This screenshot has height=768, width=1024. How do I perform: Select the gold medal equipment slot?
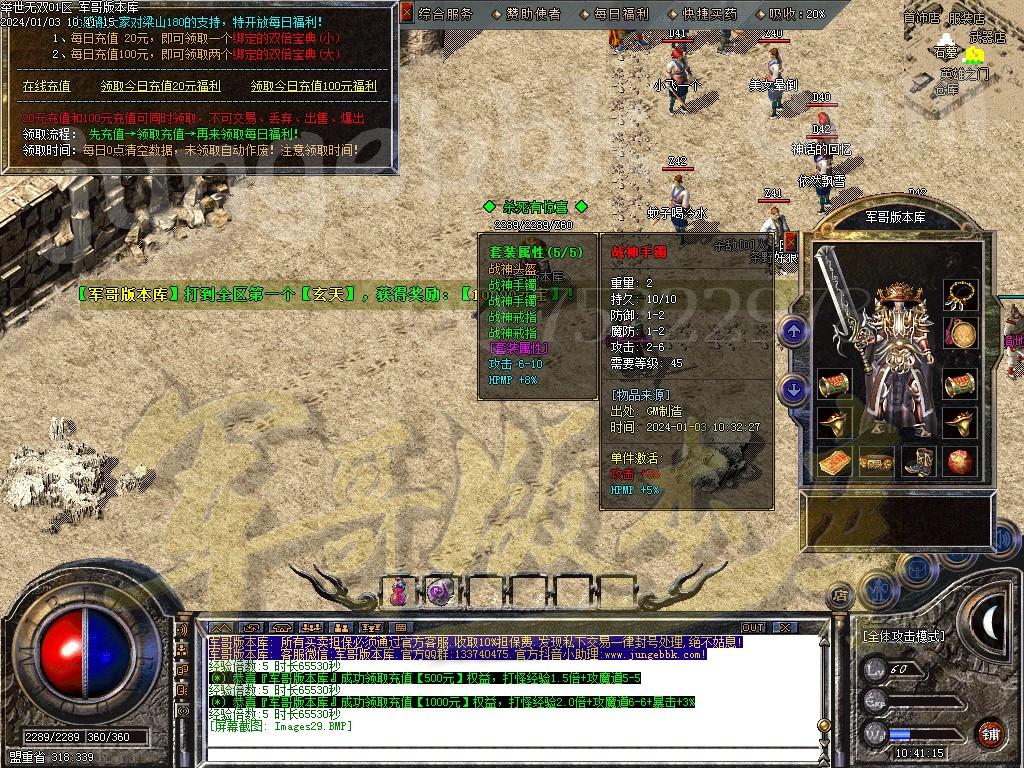[960, 335]
